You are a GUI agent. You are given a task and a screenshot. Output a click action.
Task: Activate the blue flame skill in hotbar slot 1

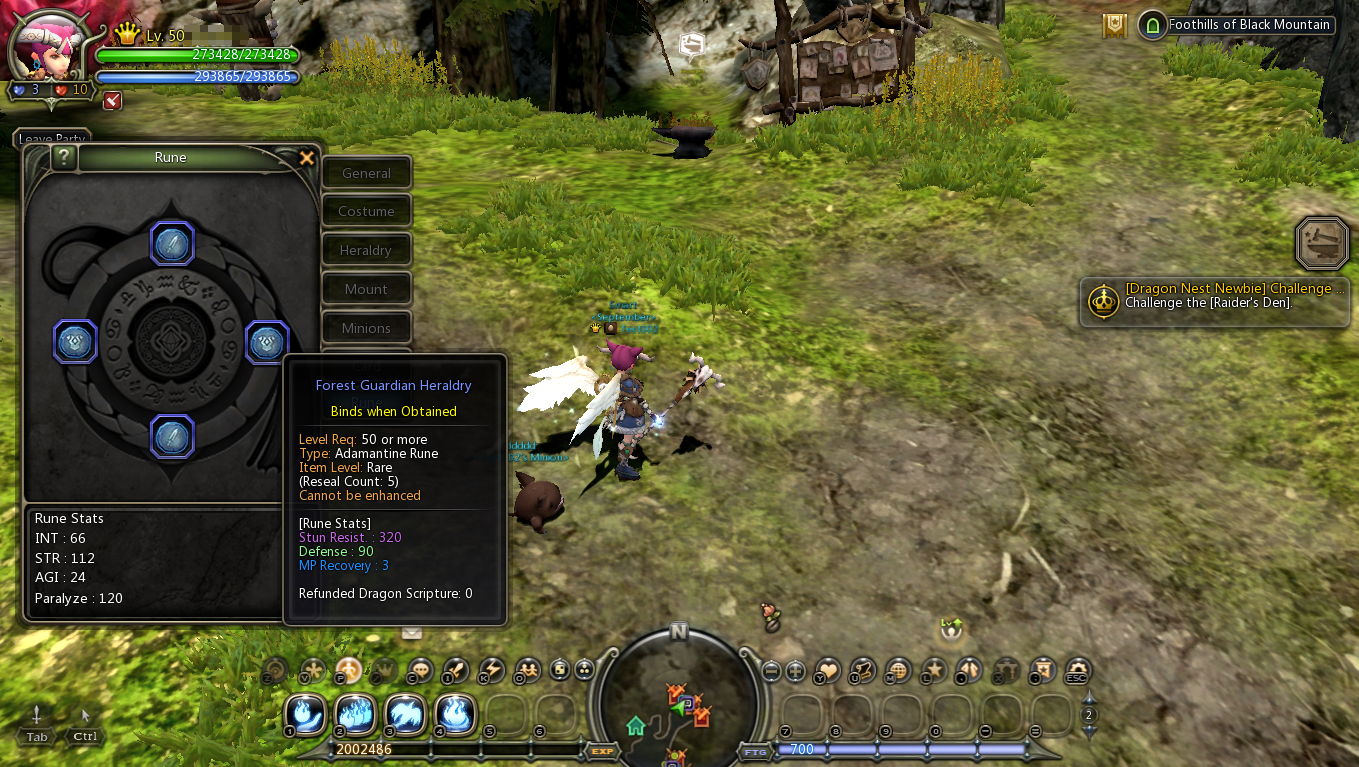click(305, 714)
